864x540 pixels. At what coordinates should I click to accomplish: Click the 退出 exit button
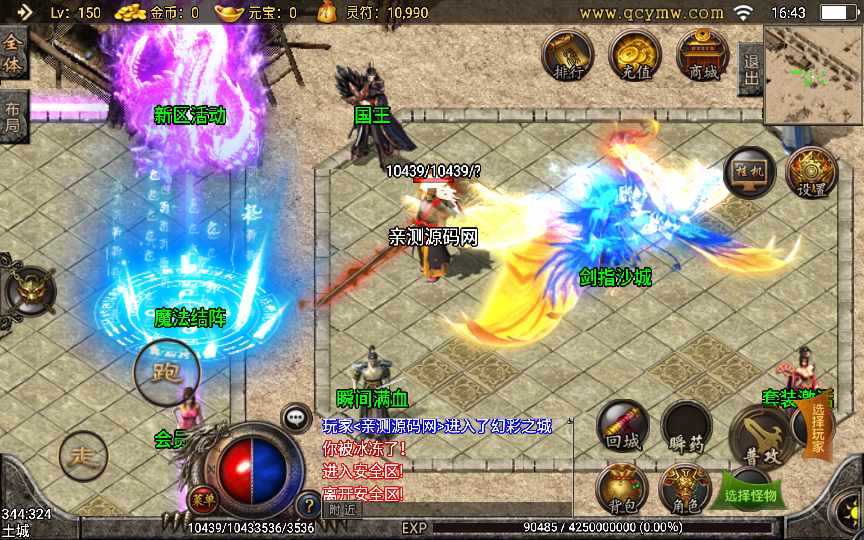[x=749, y=69]
